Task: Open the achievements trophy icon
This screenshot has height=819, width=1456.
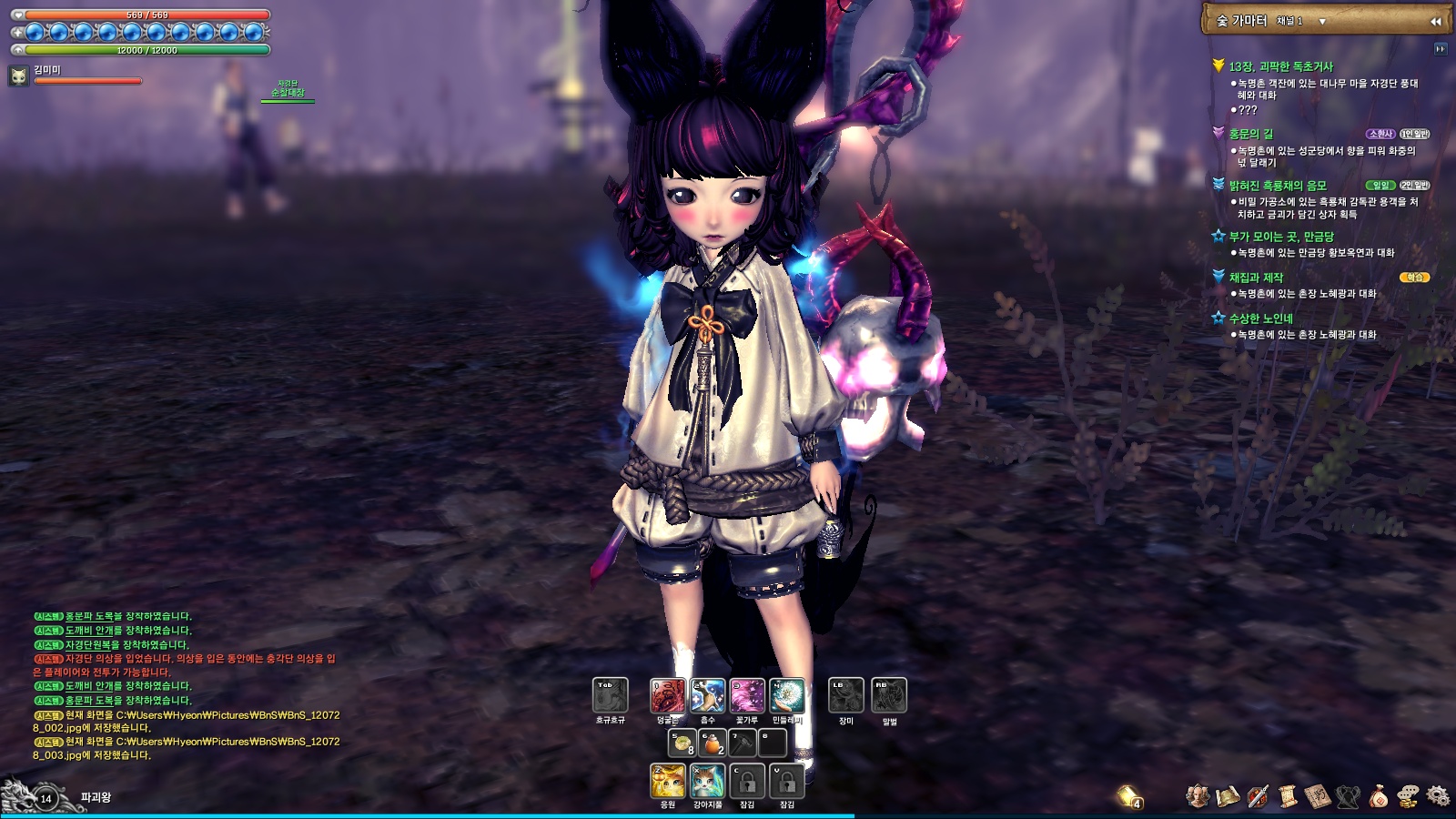Action: click(1348, 795)
